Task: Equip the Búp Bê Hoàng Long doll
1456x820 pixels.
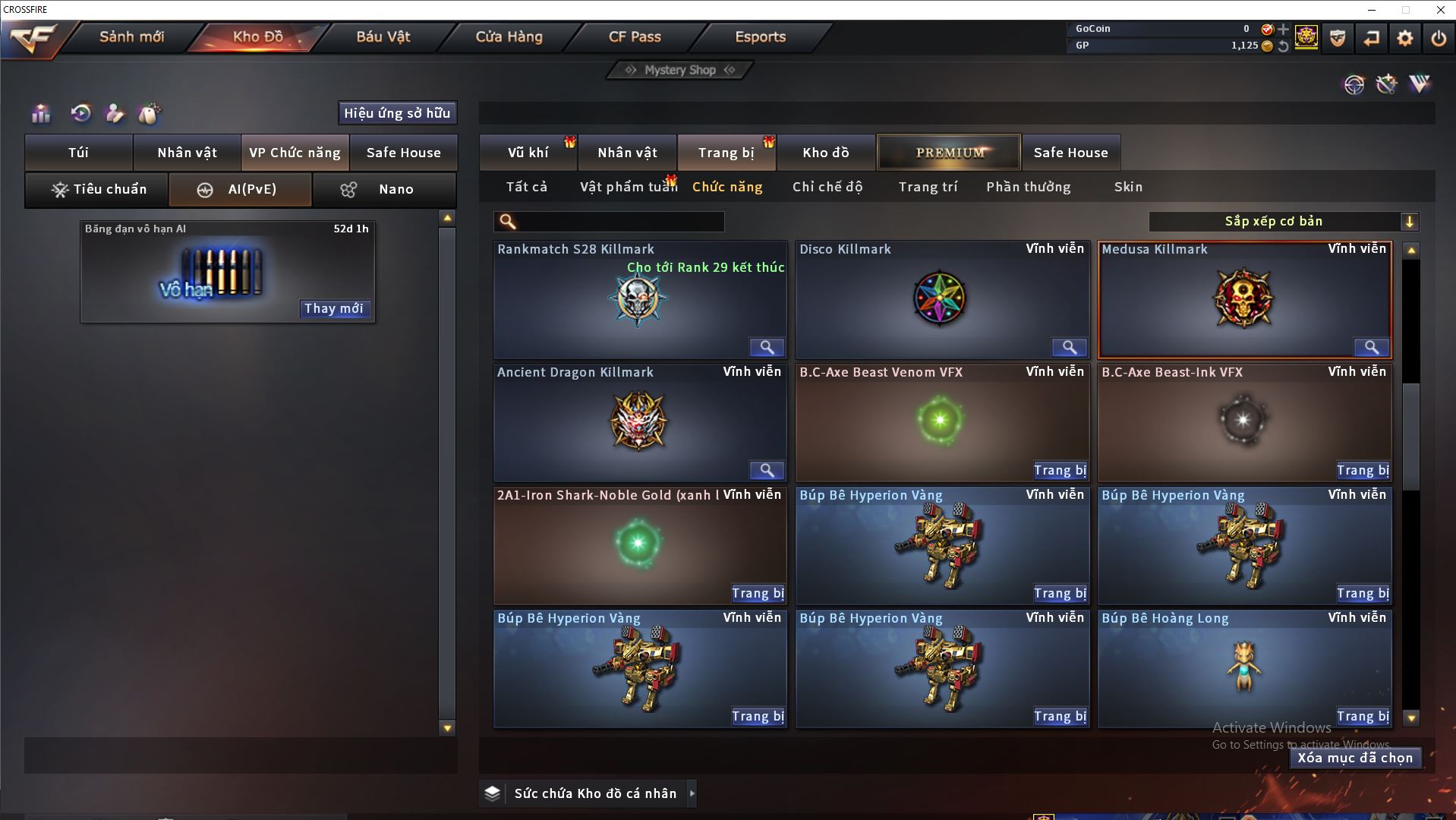Action: pos(1363,716)
